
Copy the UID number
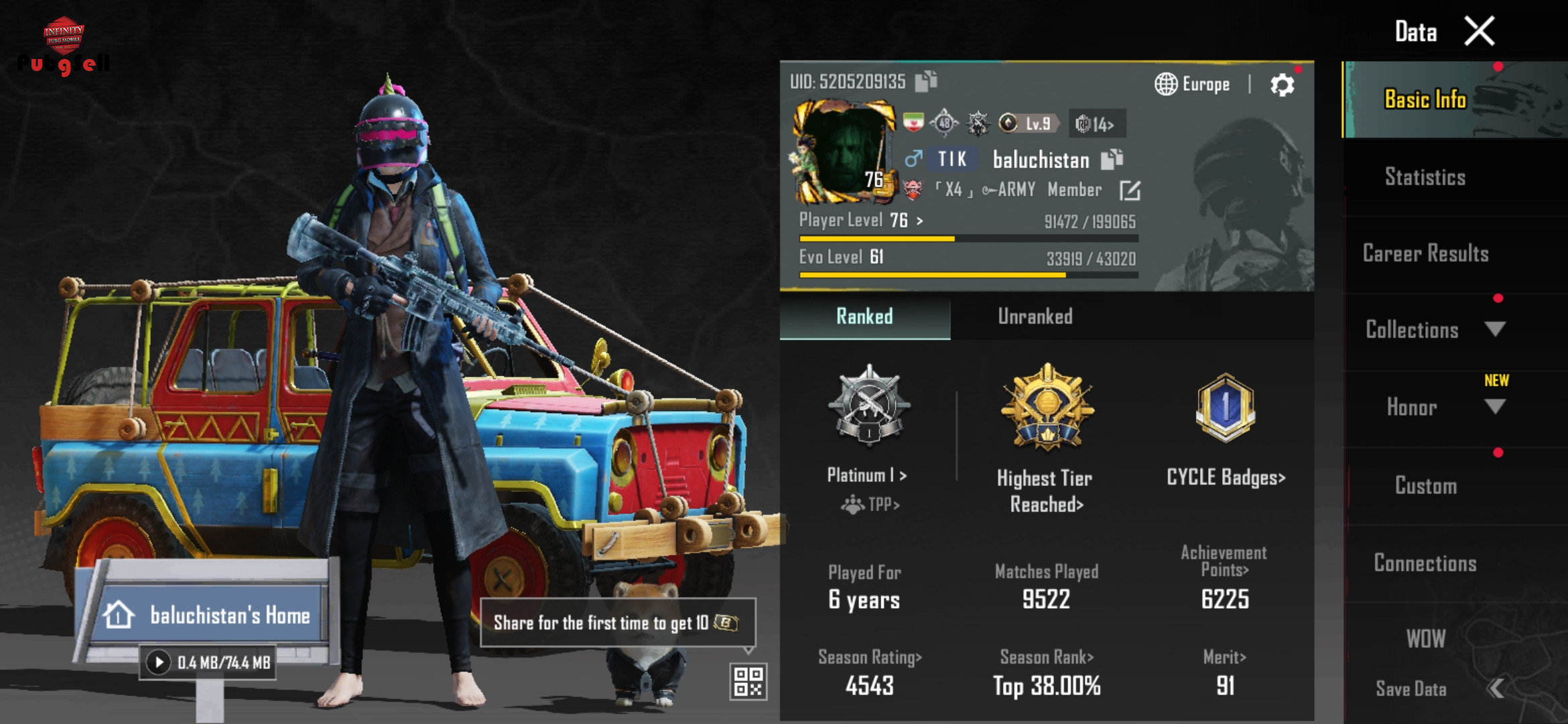click(926, 81)
